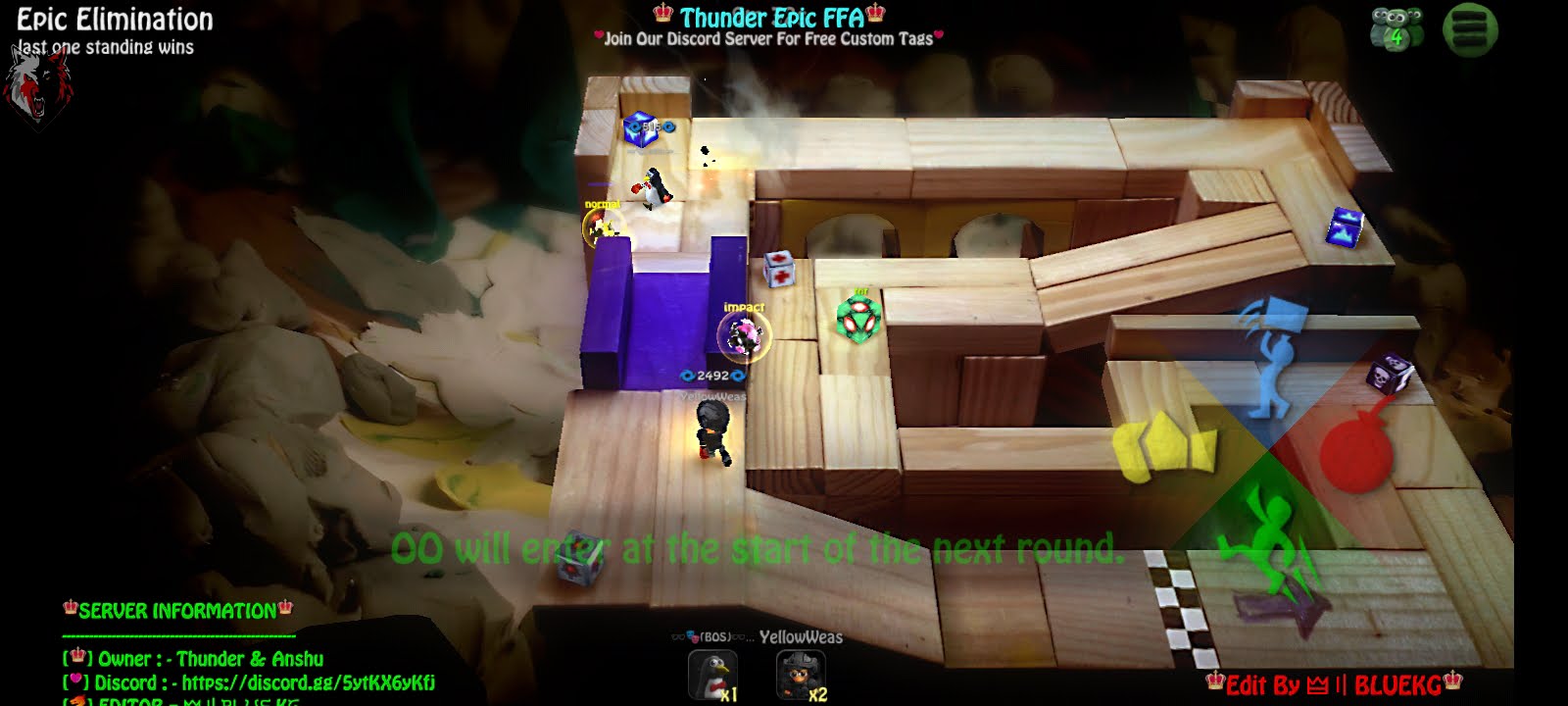1568x706 pixels.
Task: Click the Epic Elimination game title
Action: 111,17
